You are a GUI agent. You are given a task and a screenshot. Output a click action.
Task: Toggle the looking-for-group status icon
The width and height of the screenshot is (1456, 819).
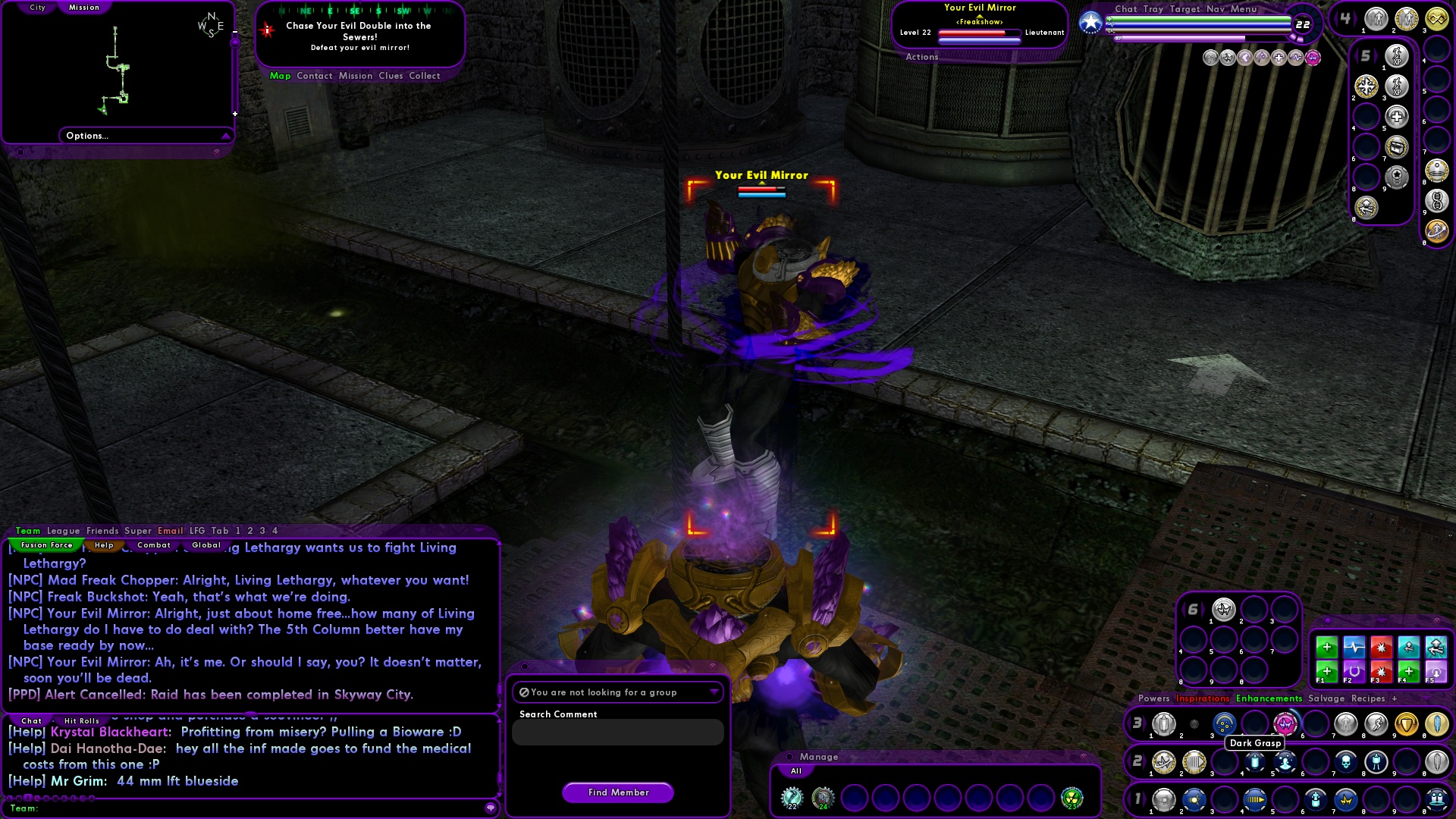[524, 692]
